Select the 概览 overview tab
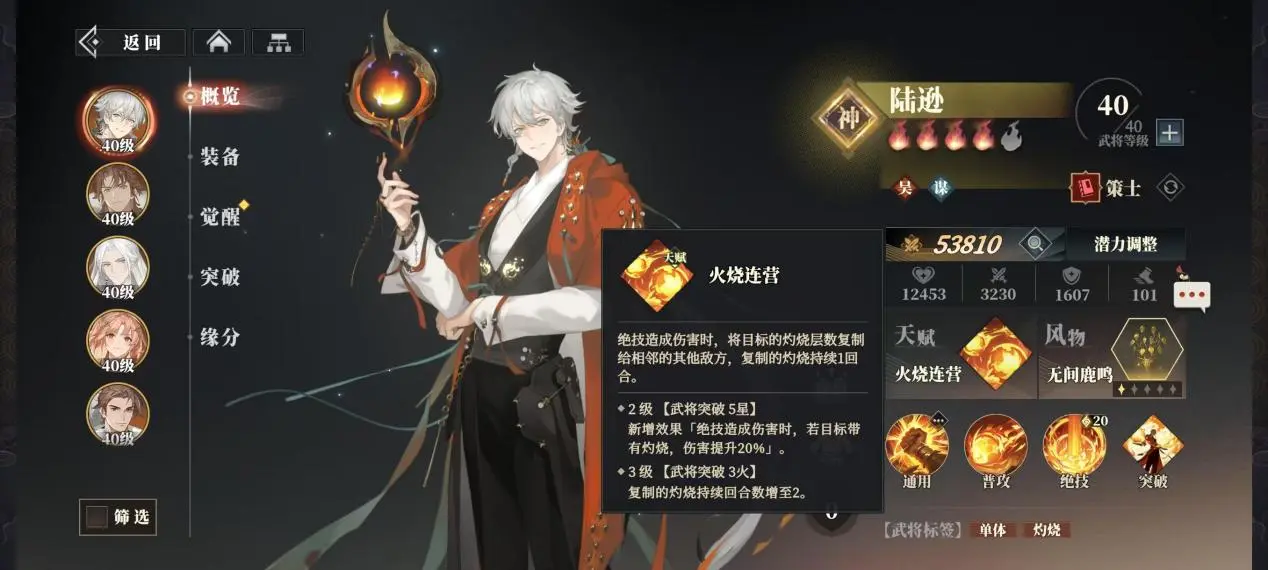 click(x=220, y=97)
